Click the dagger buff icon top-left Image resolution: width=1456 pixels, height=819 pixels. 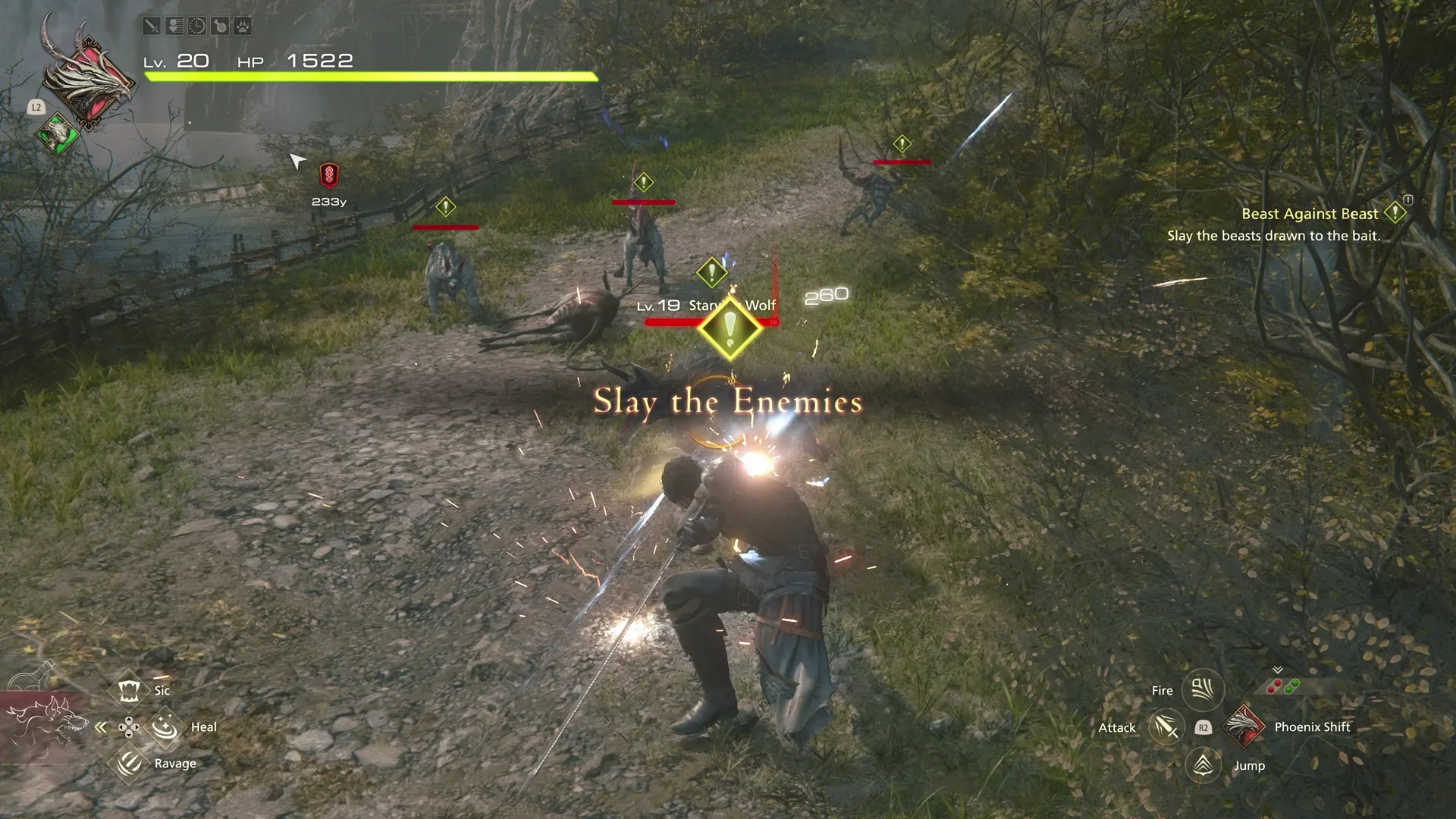tap(151, 26)
